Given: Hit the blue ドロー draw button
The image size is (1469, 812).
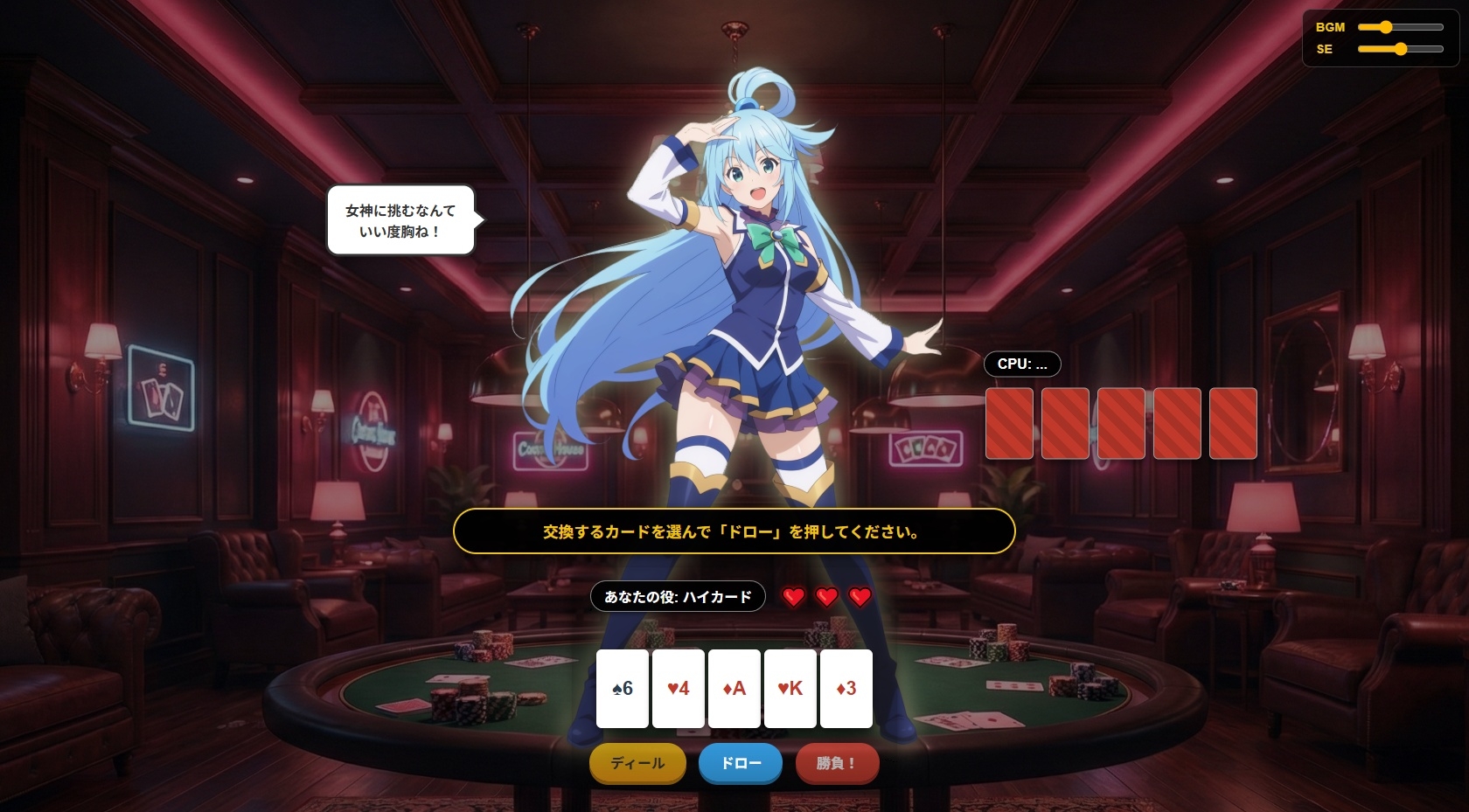Looking at the screenshot, I should coord(740,763).
